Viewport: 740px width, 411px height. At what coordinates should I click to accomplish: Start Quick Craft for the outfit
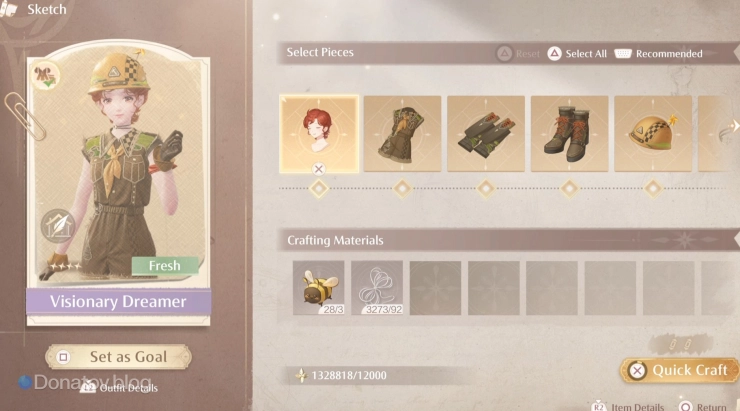pyautogui.click(x=679, y=370)
